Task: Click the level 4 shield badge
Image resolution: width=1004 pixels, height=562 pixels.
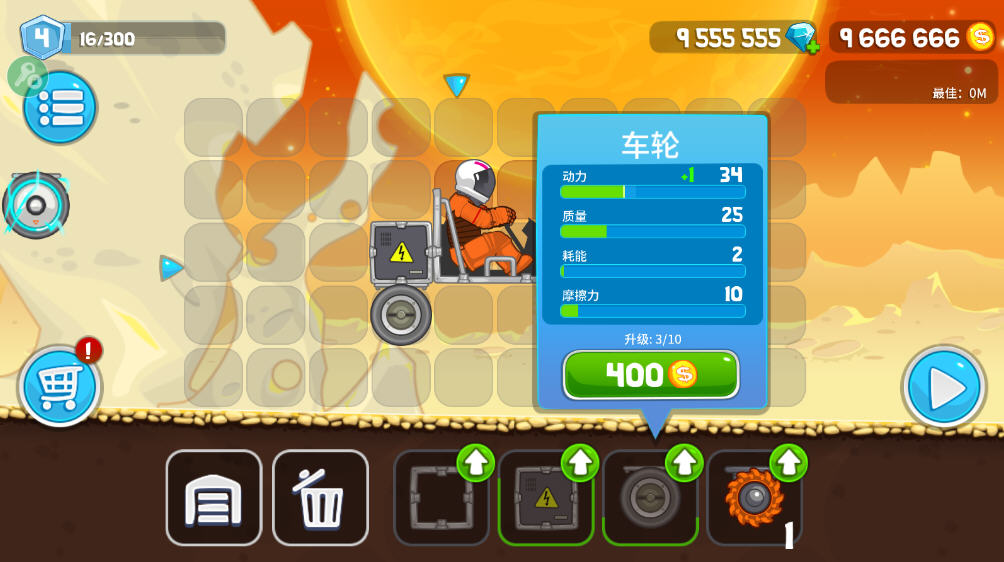Action: click(41, 37)
